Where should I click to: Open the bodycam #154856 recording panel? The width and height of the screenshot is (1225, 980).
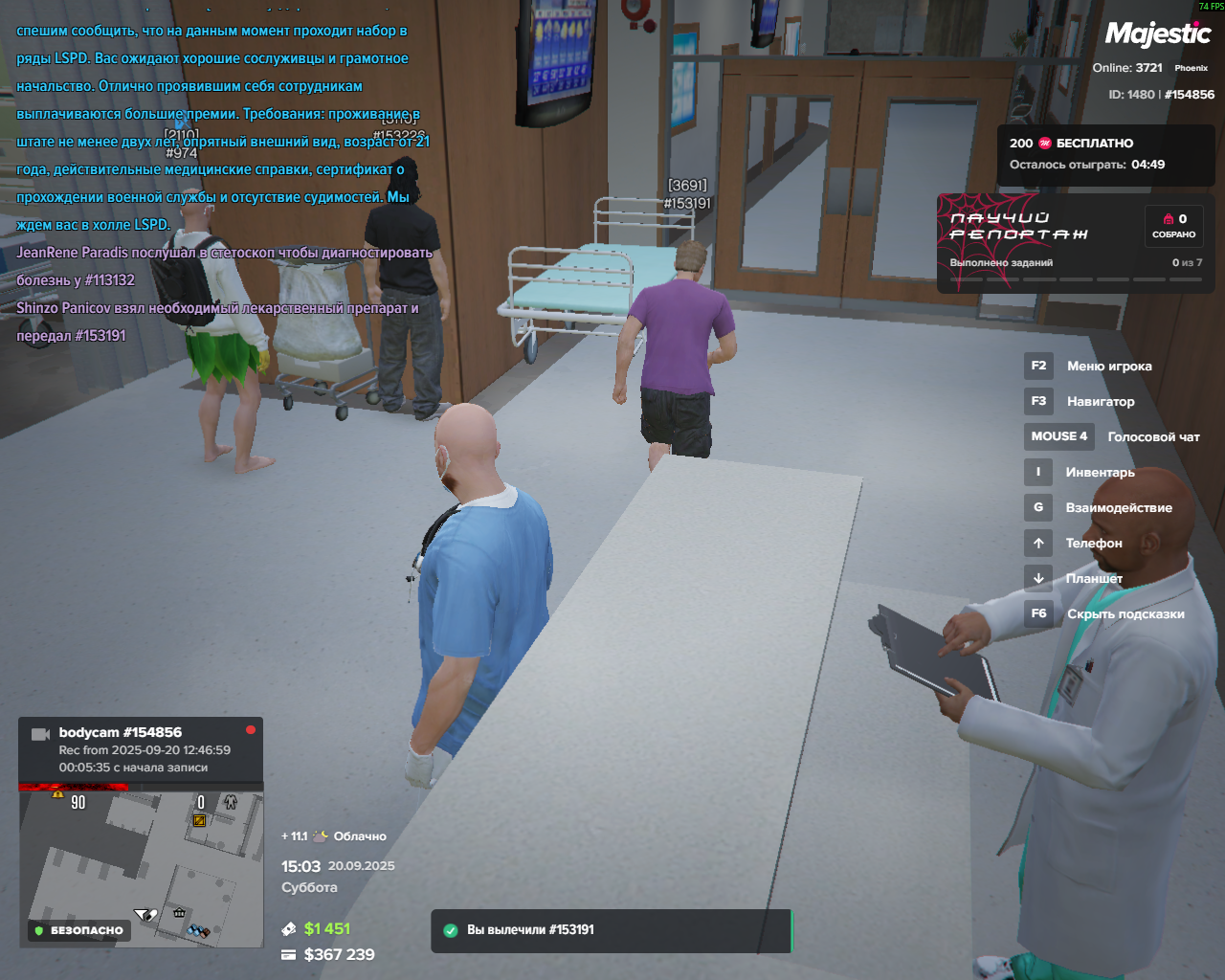click(x=141, y=748)
